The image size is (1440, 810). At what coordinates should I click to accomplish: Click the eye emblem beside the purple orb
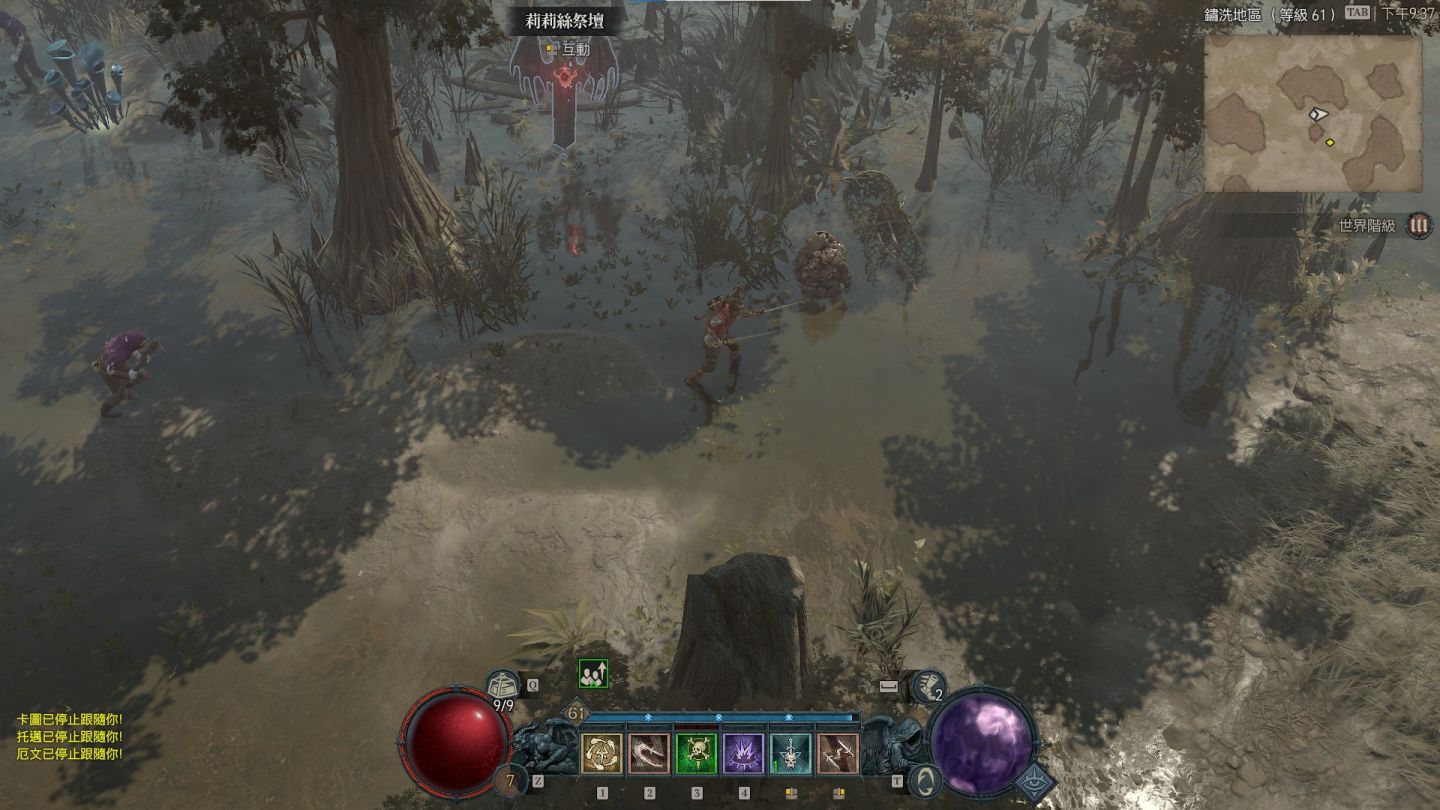pyautogui.click(x=1035, y=782)
